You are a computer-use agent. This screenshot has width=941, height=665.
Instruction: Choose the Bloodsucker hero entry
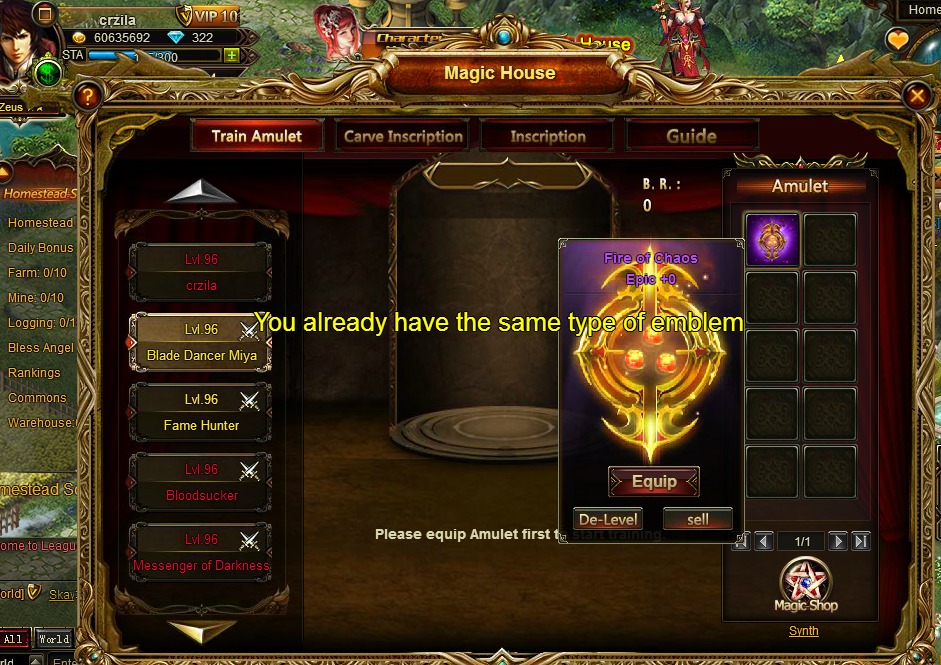tap(200, 482)
